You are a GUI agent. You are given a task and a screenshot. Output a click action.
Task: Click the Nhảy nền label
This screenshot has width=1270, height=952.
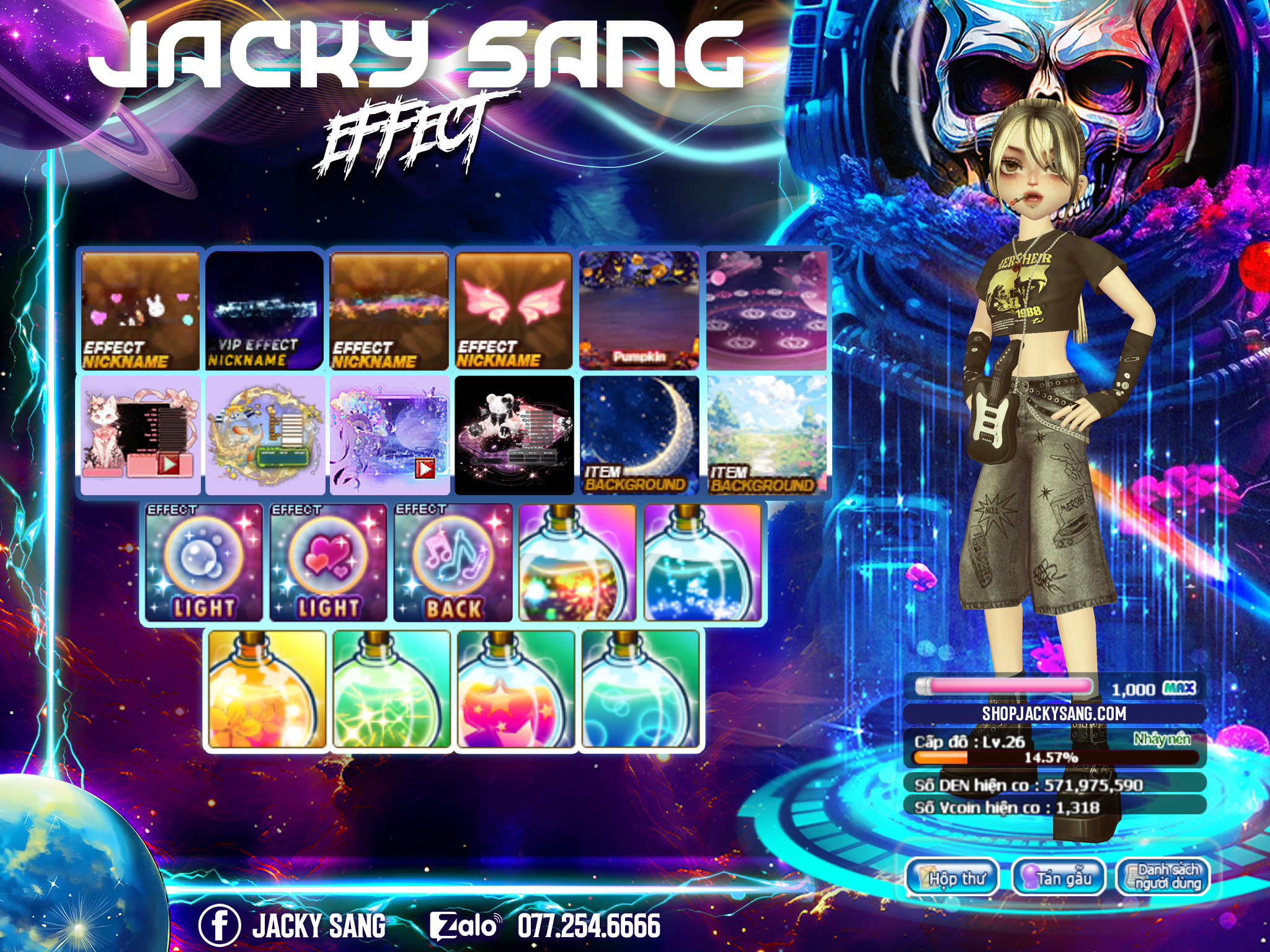point(1161,739)
